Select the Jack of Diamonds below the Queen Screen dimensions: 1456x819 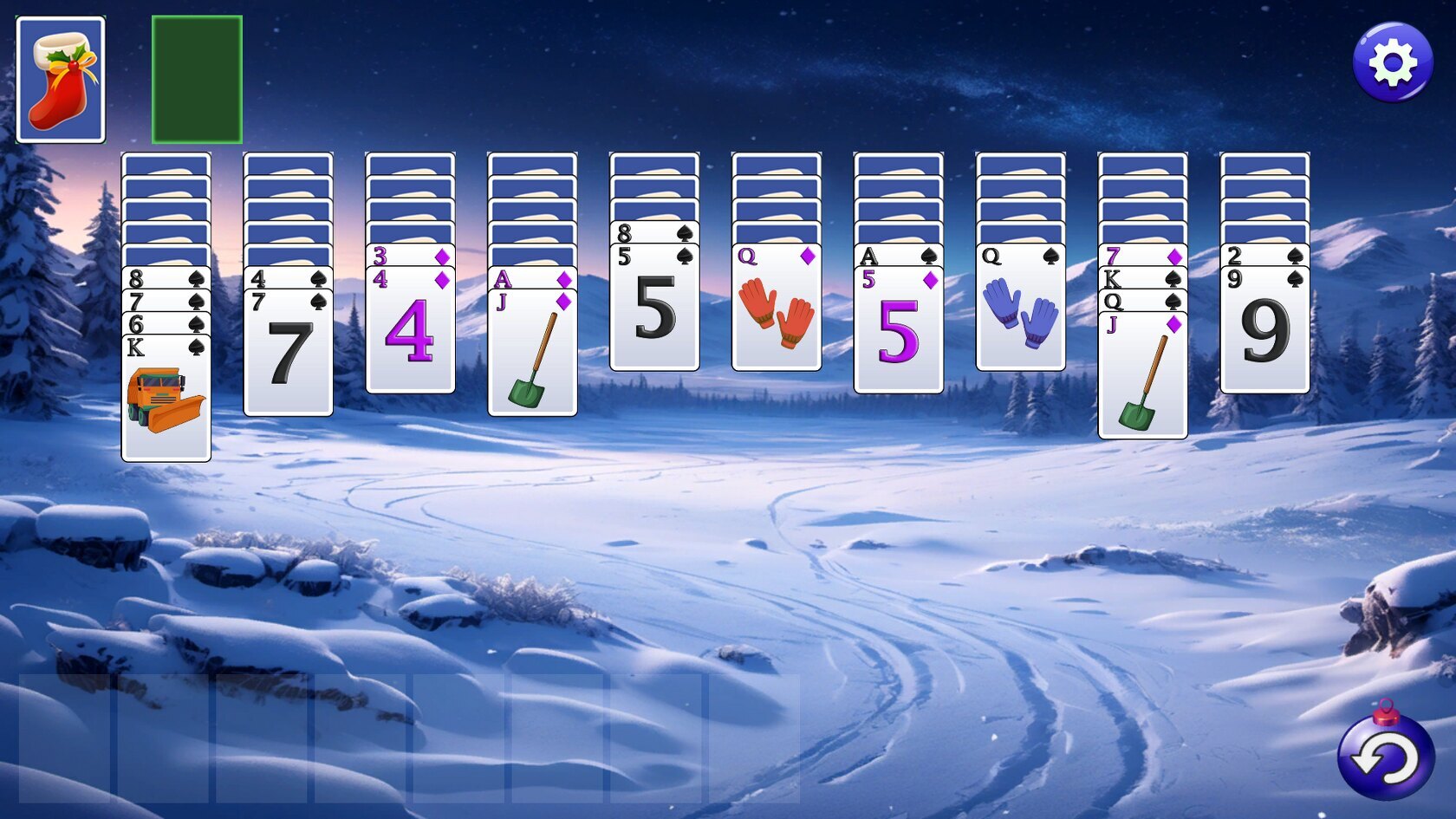1142,376
